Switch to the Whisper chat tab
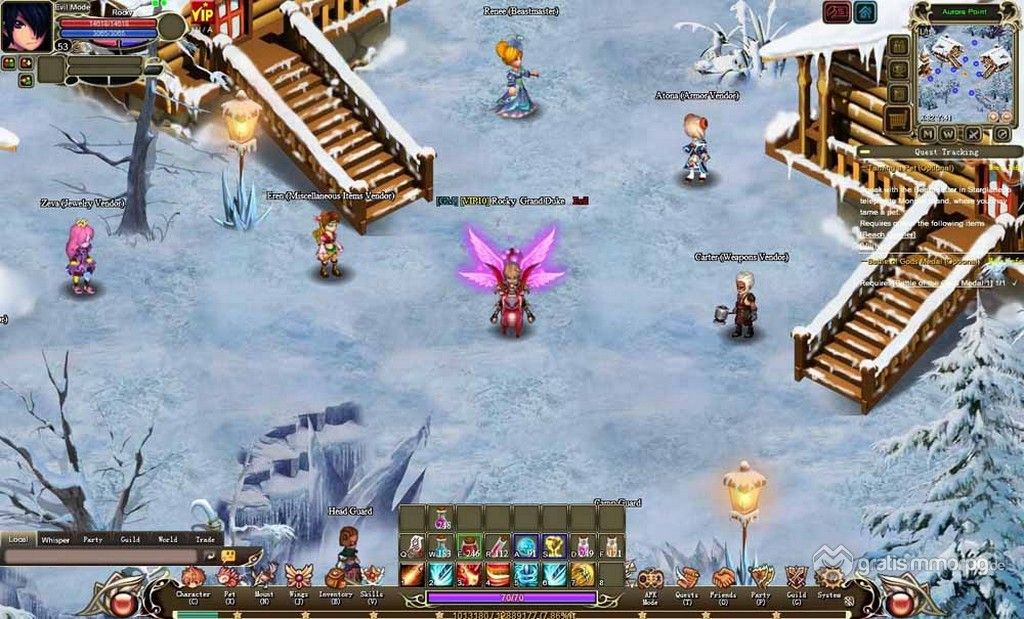The width and height of the screenshot is (1024, 619). pos(55,539)
